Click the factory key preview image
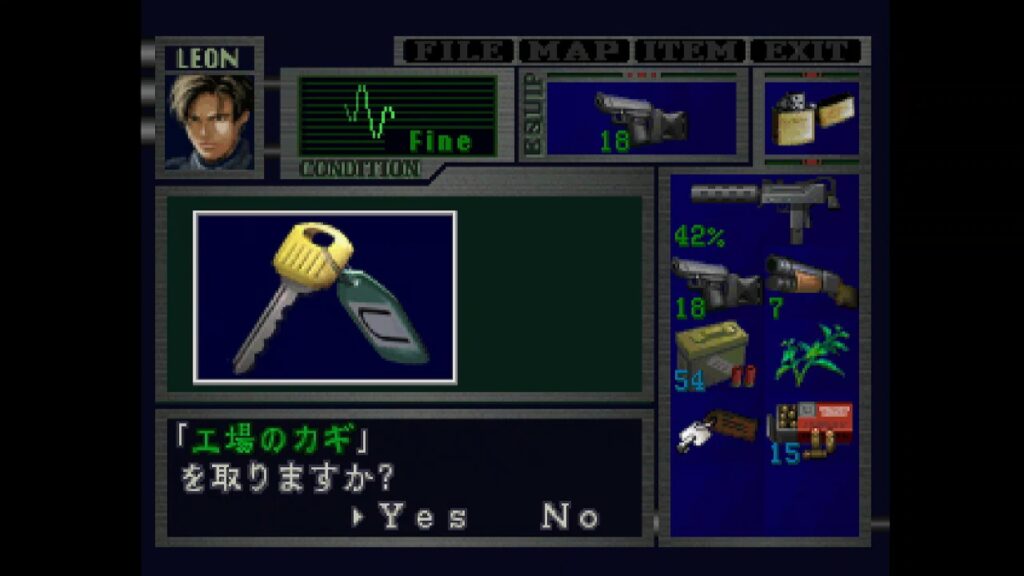Screen dimensions: 1024x576 pyautogui.click(x=325, y=297)
